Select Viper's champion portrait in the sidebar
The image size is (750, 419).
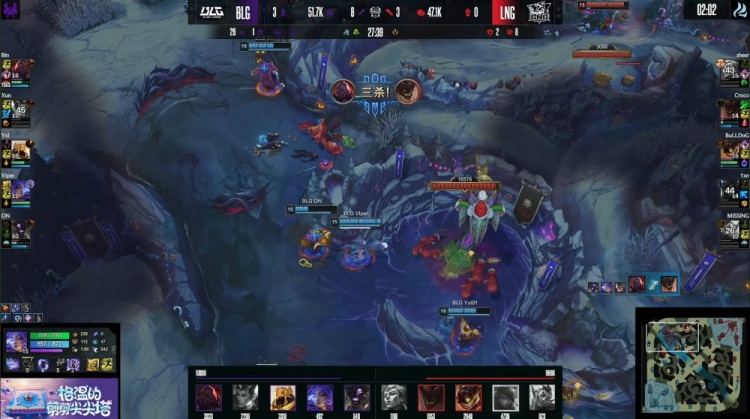[x=19, y=189]
